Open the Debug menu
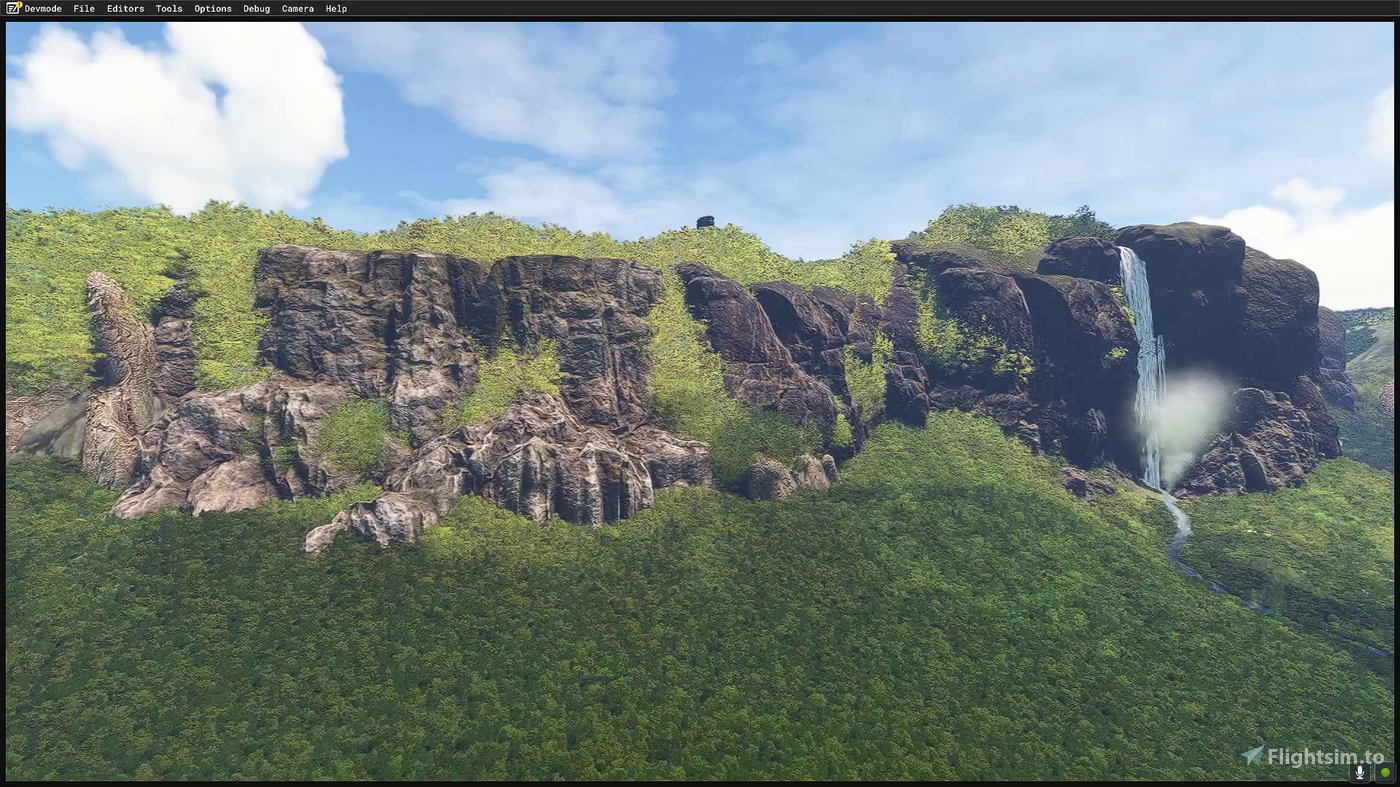 256,8
